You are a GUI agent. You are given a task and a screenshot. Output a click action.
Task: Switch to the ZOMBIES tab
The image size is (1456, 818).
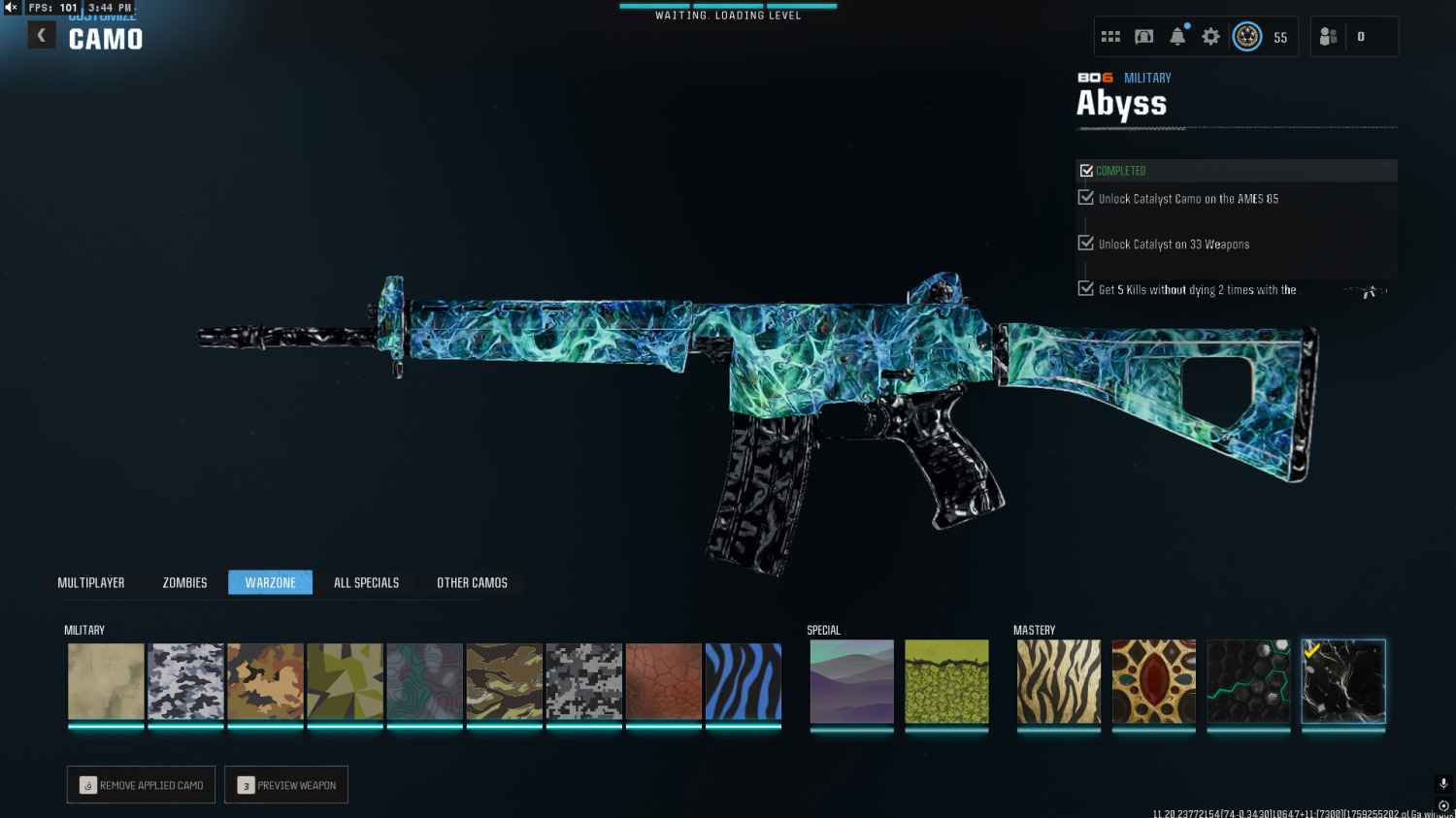pyautogui.click(x=183, y=582)
